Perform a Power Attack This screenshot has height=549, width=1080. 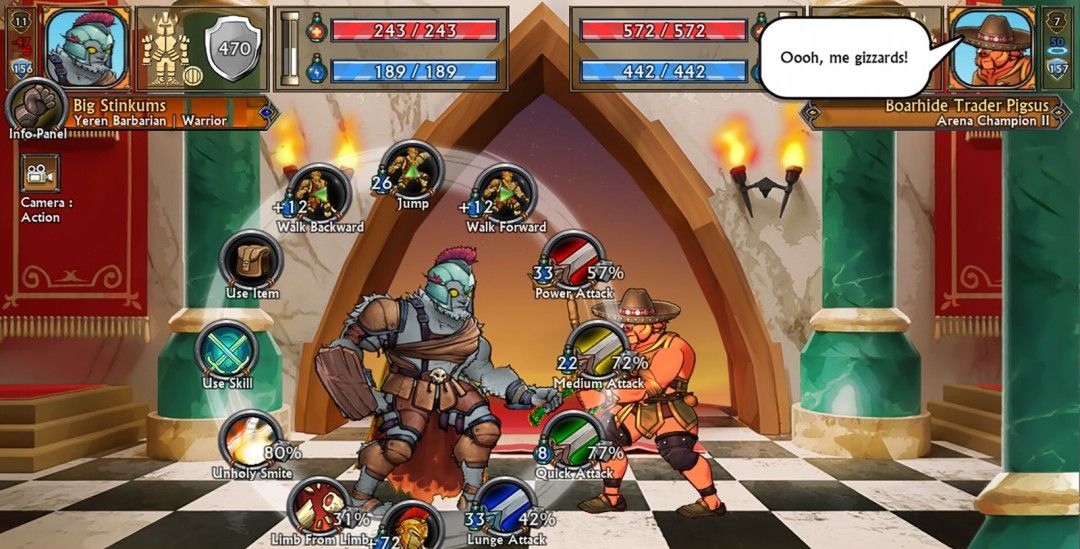coord(574,261)
